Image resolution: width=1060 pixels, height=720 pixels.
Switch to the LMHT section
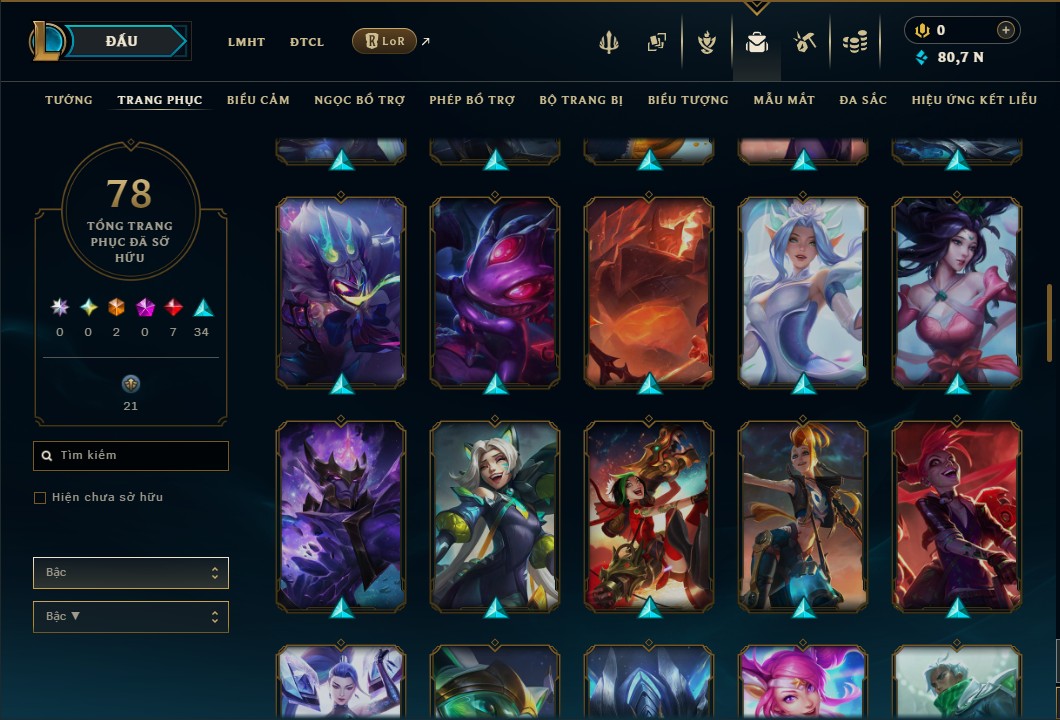click(x=246, y=42)
